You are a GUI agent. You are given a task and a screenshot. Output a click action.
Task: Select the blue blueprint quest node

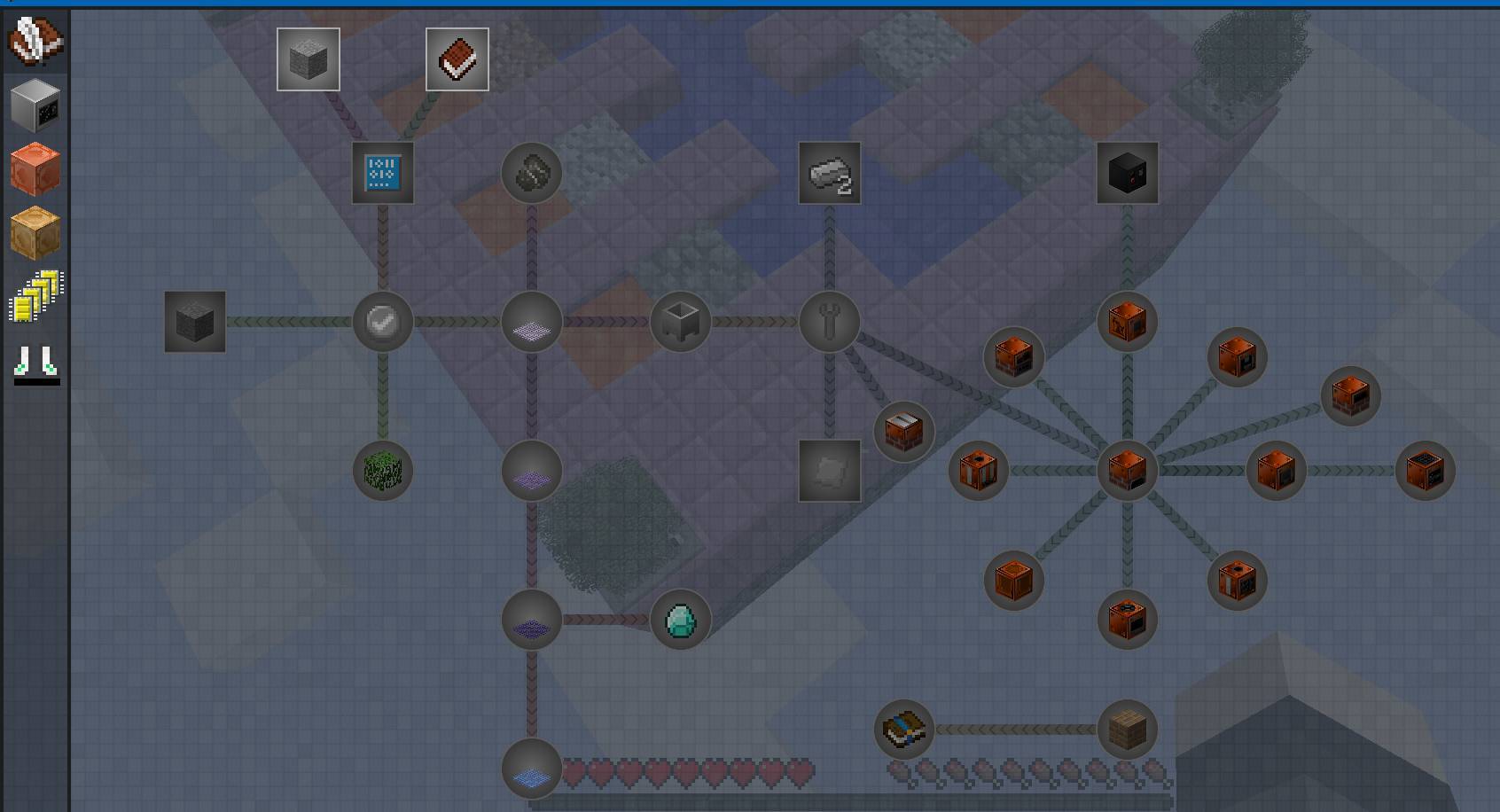(383, 173)
